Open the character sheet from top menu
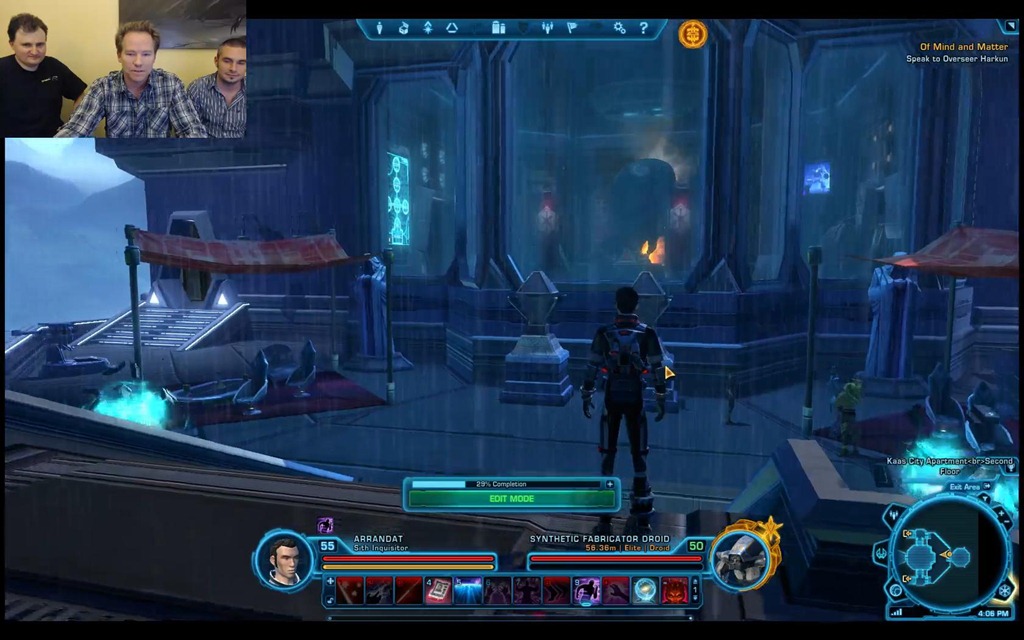Viewport: 1024px width, 640px height. point(380,28)
